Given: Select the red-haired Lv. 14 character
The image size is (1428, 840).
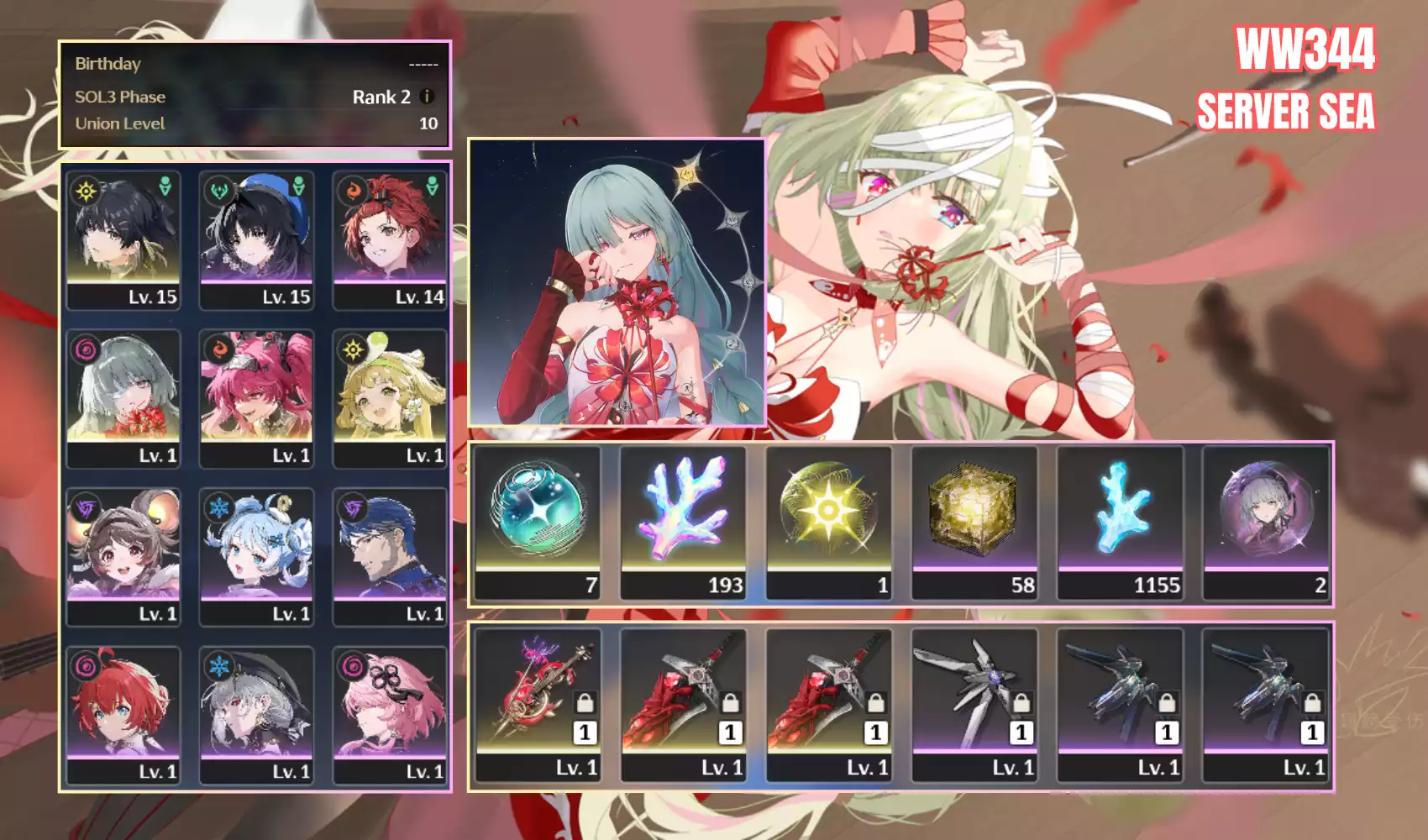Looking at the screenshot, I should click(x=390, y=239).
